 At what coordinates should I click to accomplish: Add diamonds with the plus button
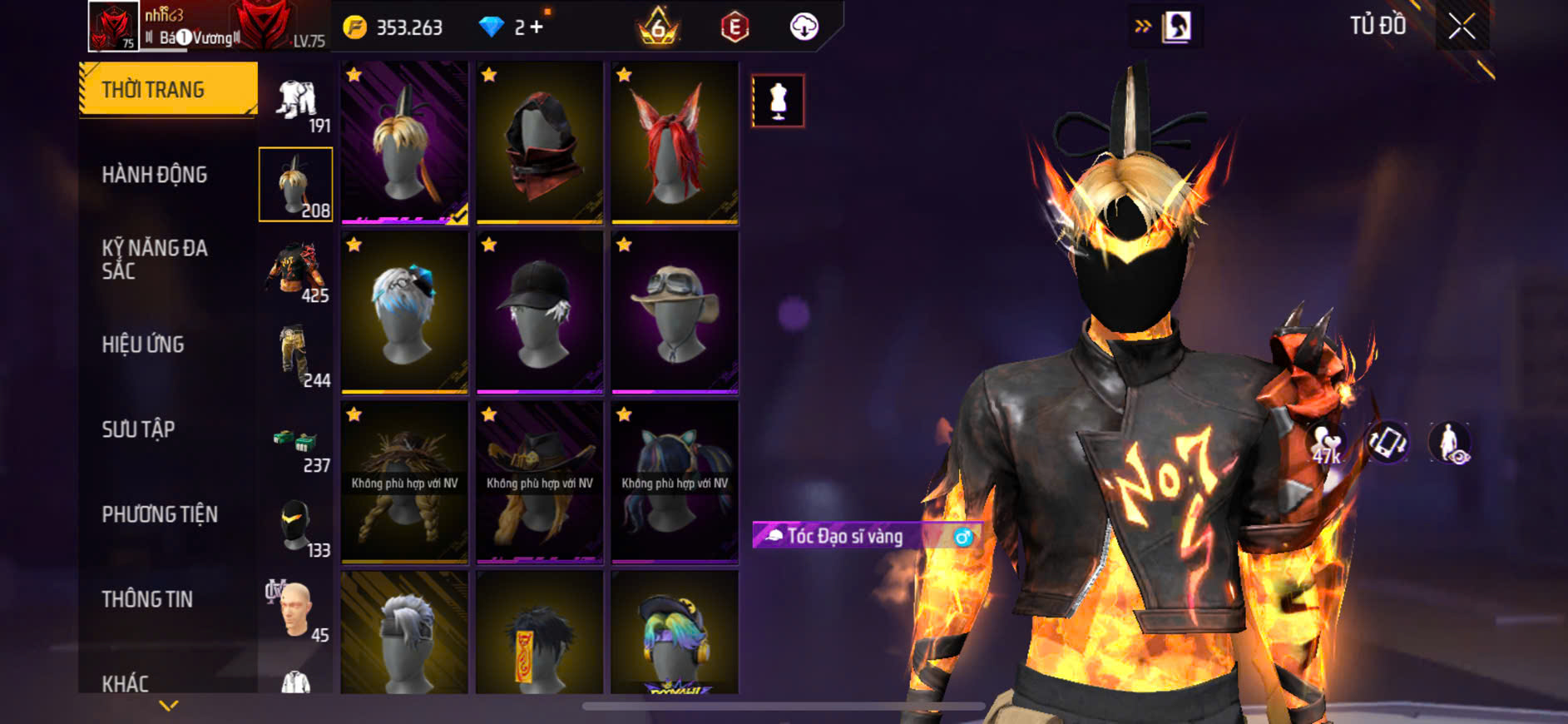click(x=537, y=27)
